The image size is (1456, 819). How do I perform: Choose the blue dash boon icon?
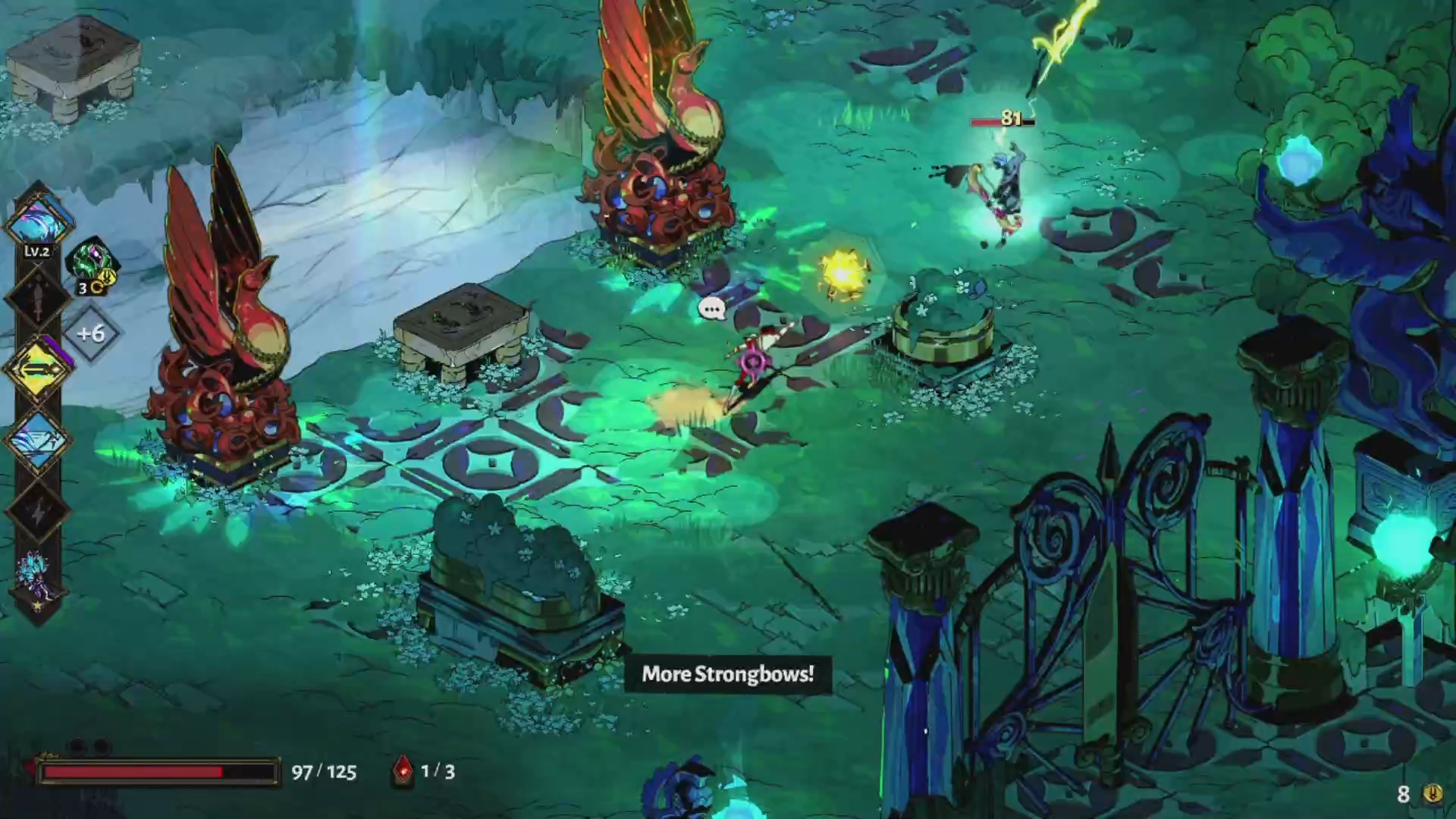pyautogui.click(x=38, y=441)
